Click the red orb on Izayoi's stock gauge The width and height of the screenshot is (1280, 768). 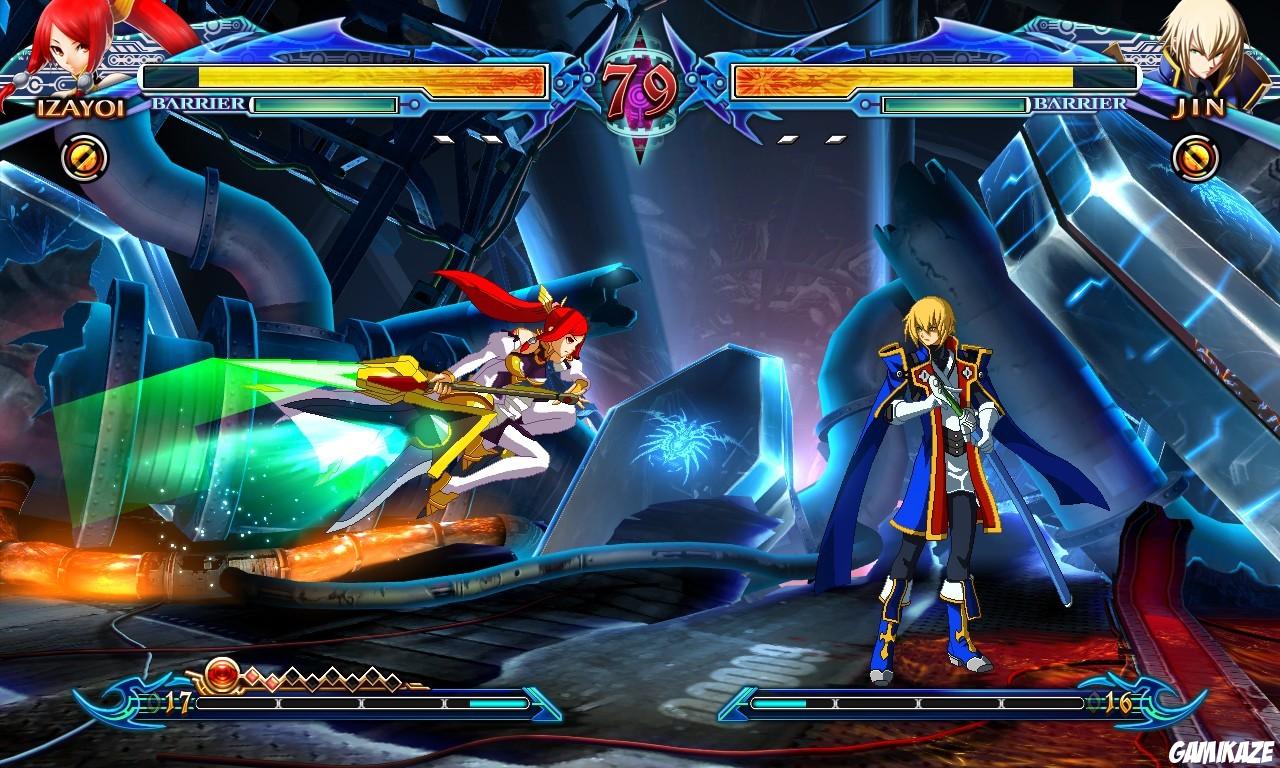[x=222, y=673]
